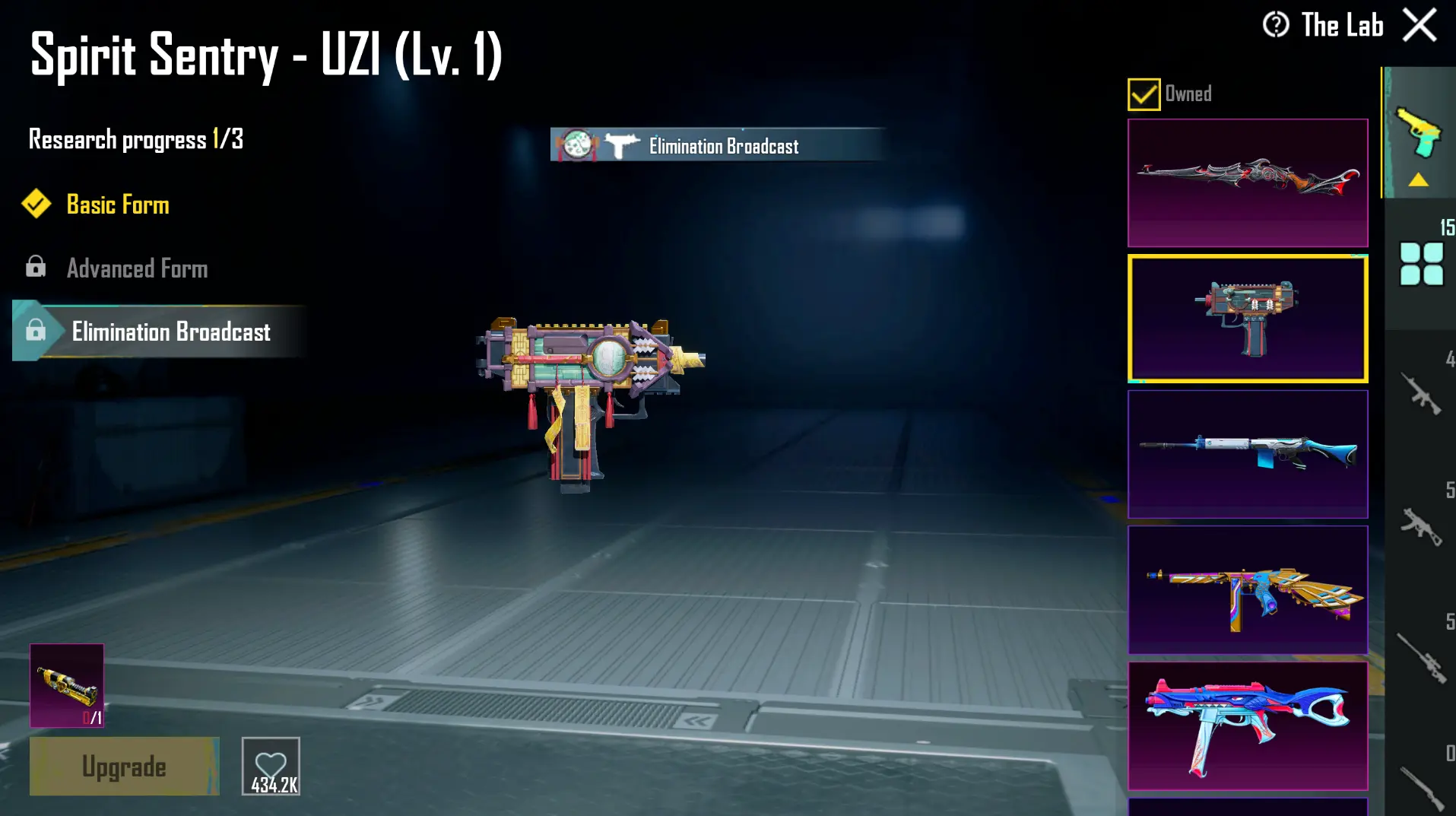Open The Lab title menu item
The image size is (1456, 816).
(x=1343, y=25)
